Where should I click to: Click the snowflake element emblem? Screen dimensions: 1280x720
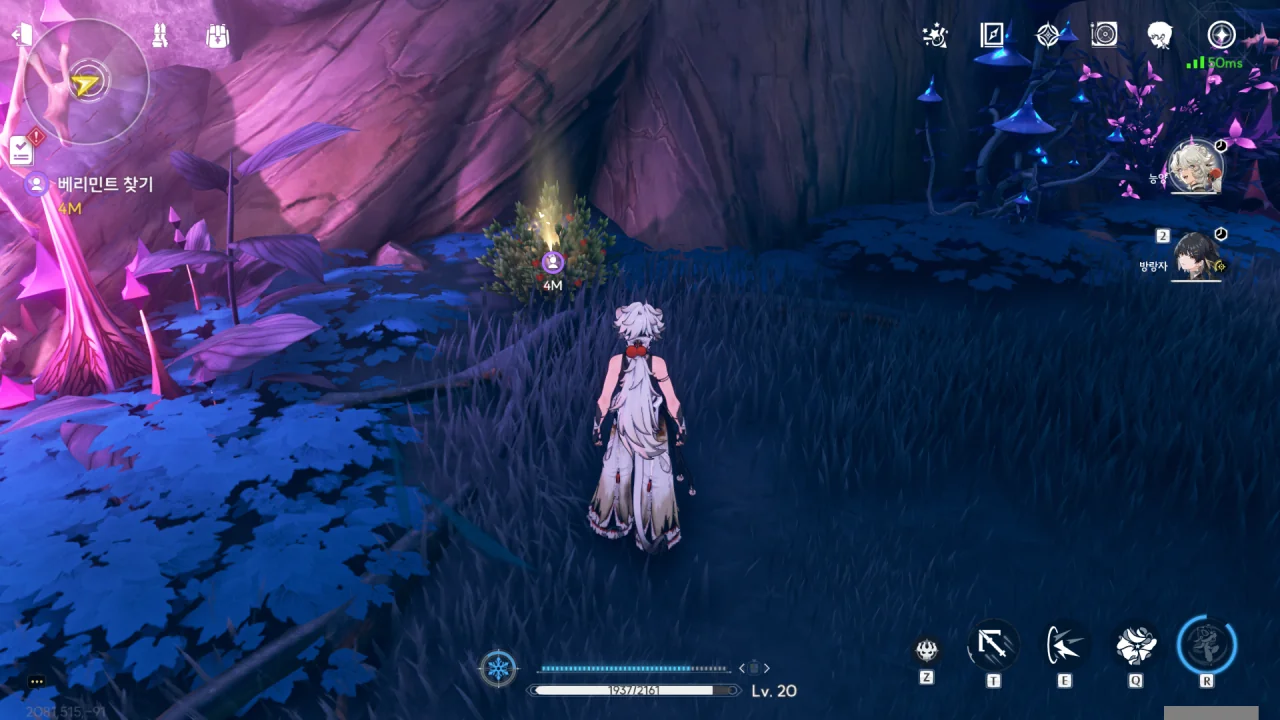[498, 668]
